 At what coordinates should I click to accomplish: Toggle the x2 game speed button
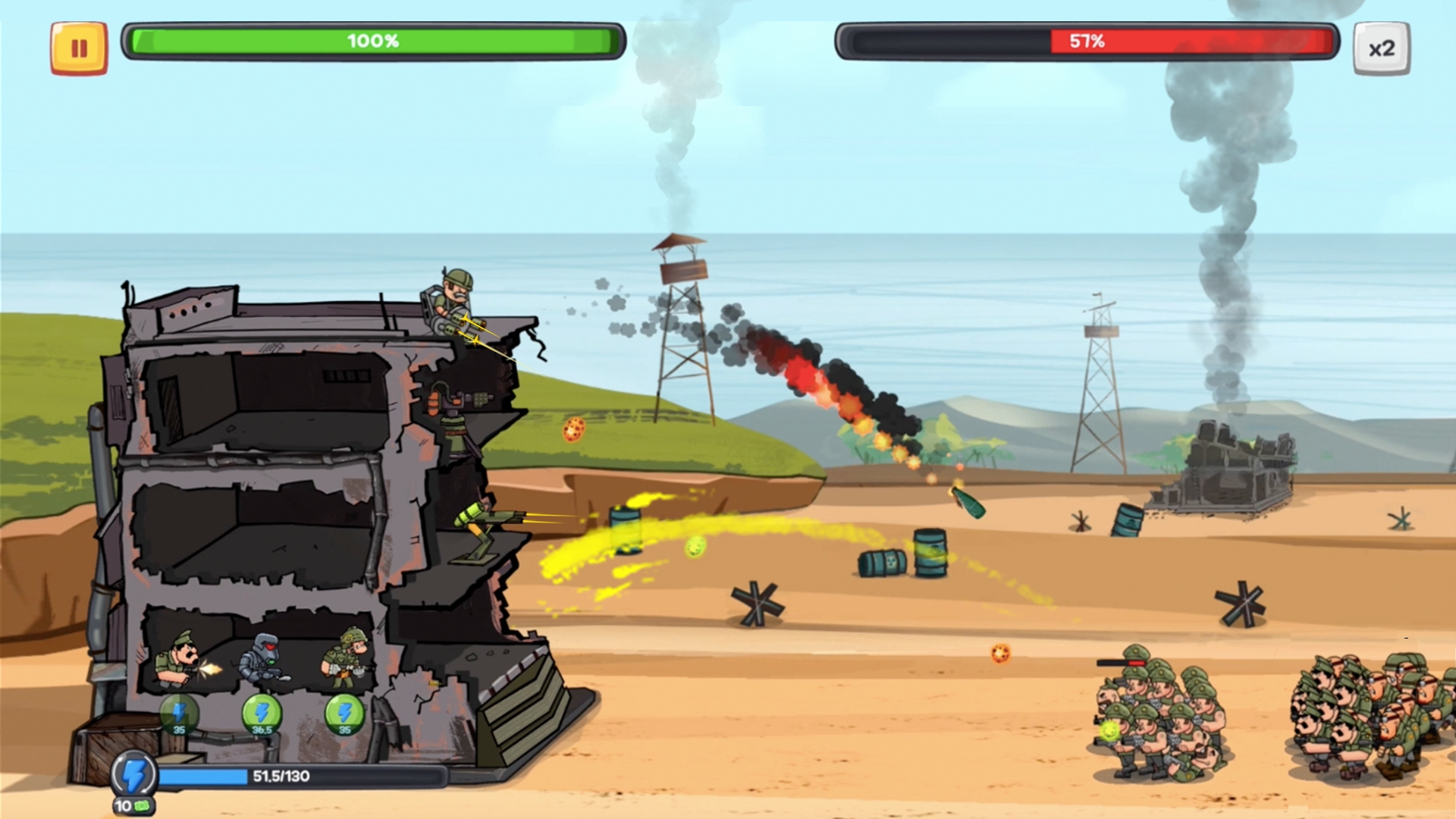[x=1381, y=49]
